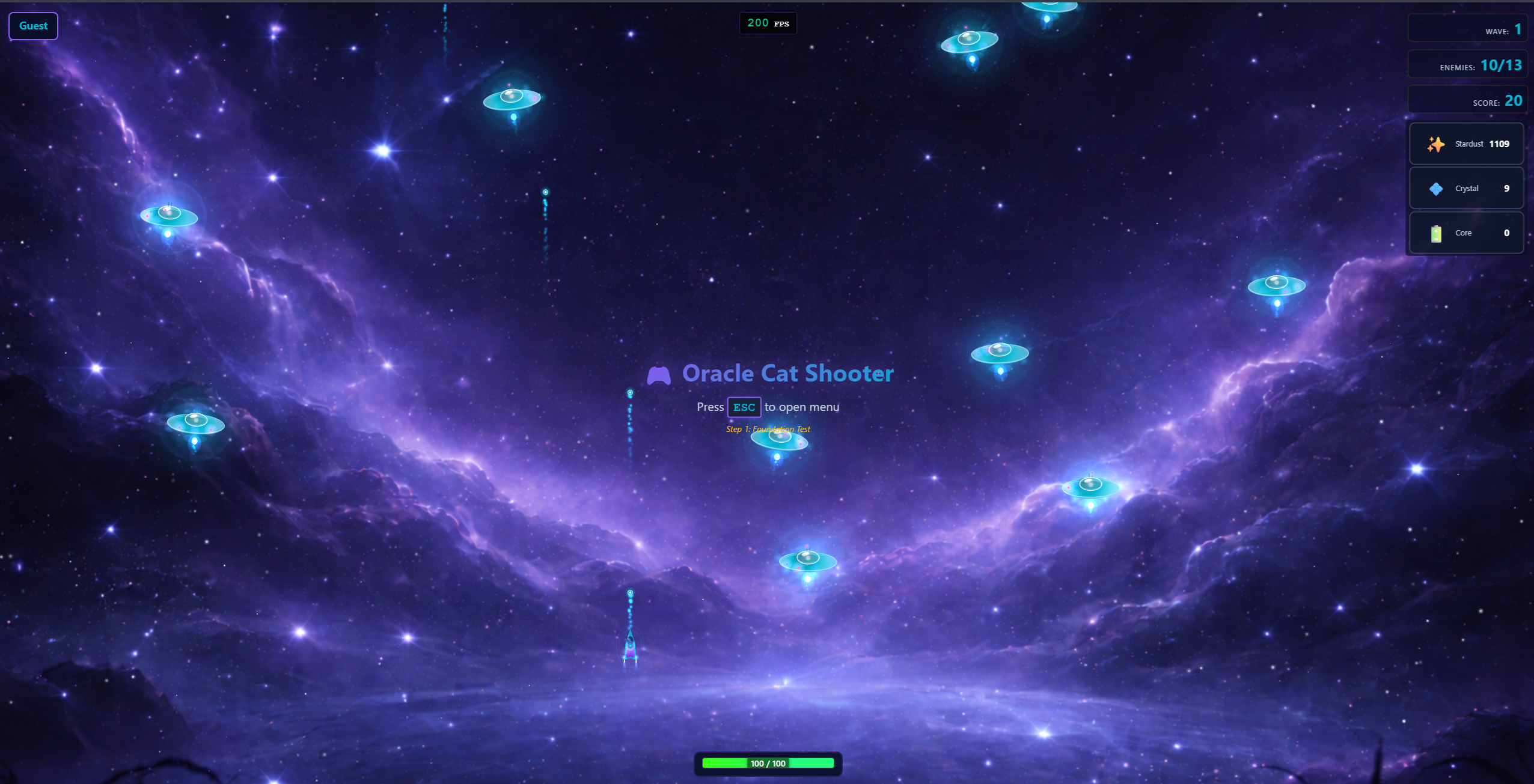Expand the Wave counter panel
The width and height of the screenshot is (1534, 784).
1468,28
